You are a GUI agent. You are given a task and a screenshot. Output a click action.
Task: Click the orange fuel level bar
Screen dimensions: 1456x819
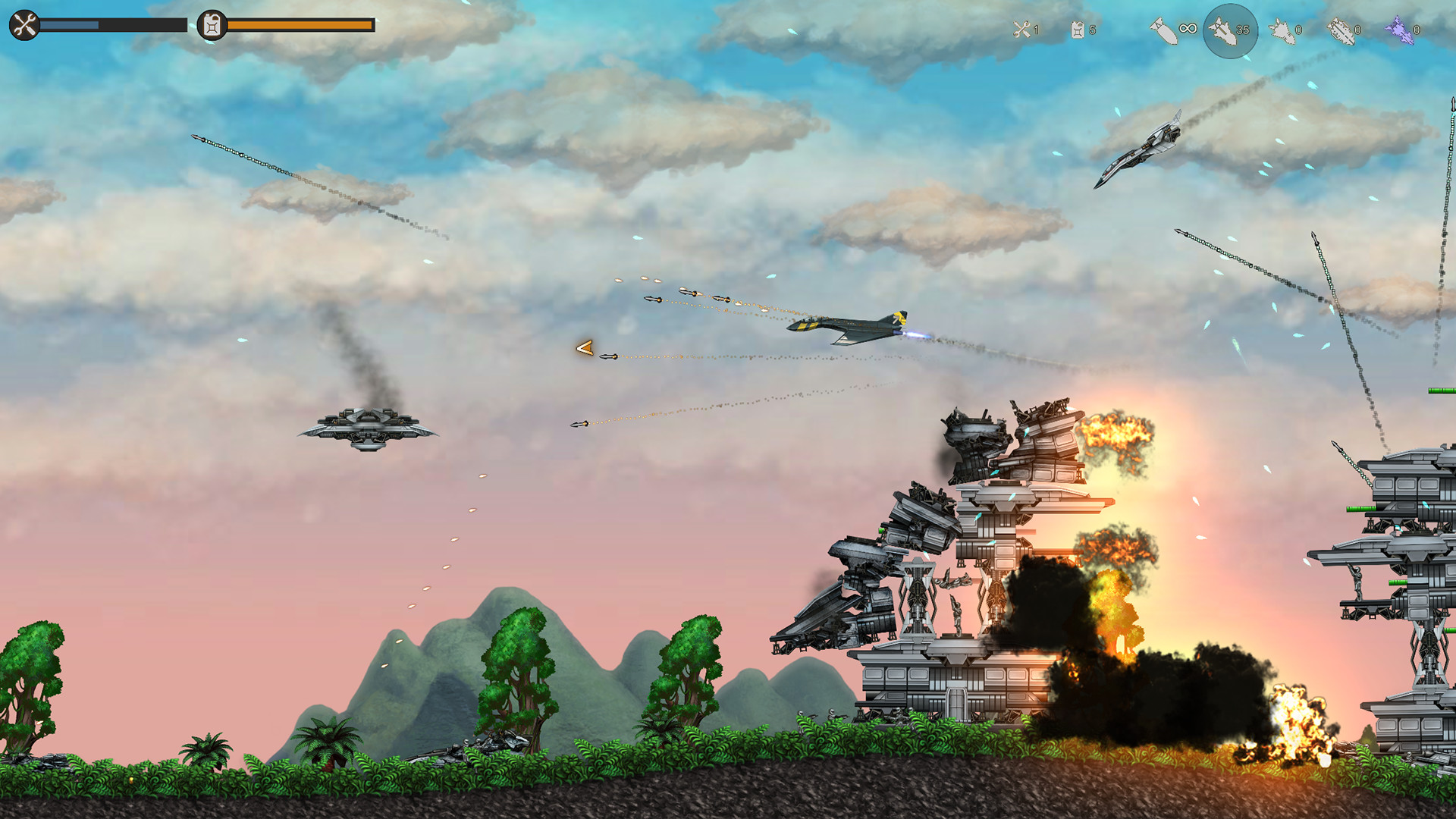tap(300, 25)
